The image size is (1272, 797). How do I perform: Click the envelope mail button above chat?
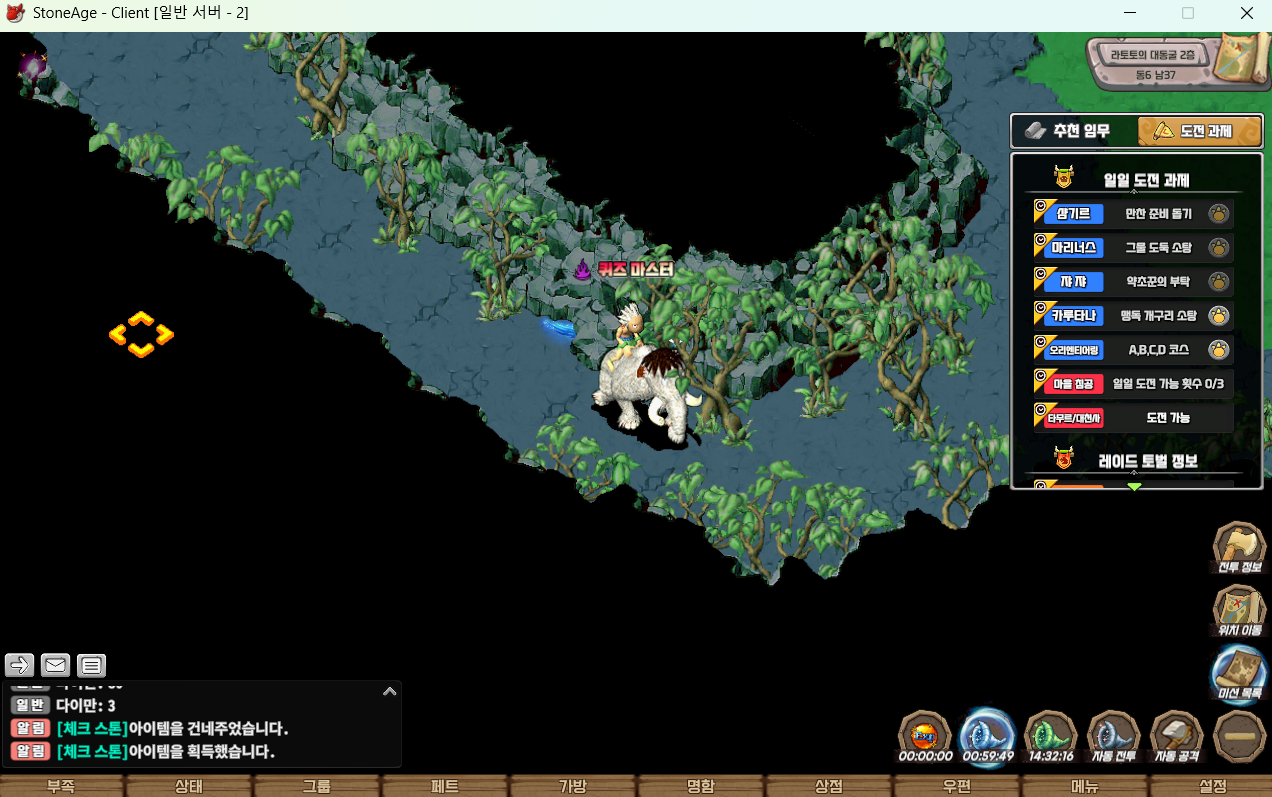[x=55, y=665]
